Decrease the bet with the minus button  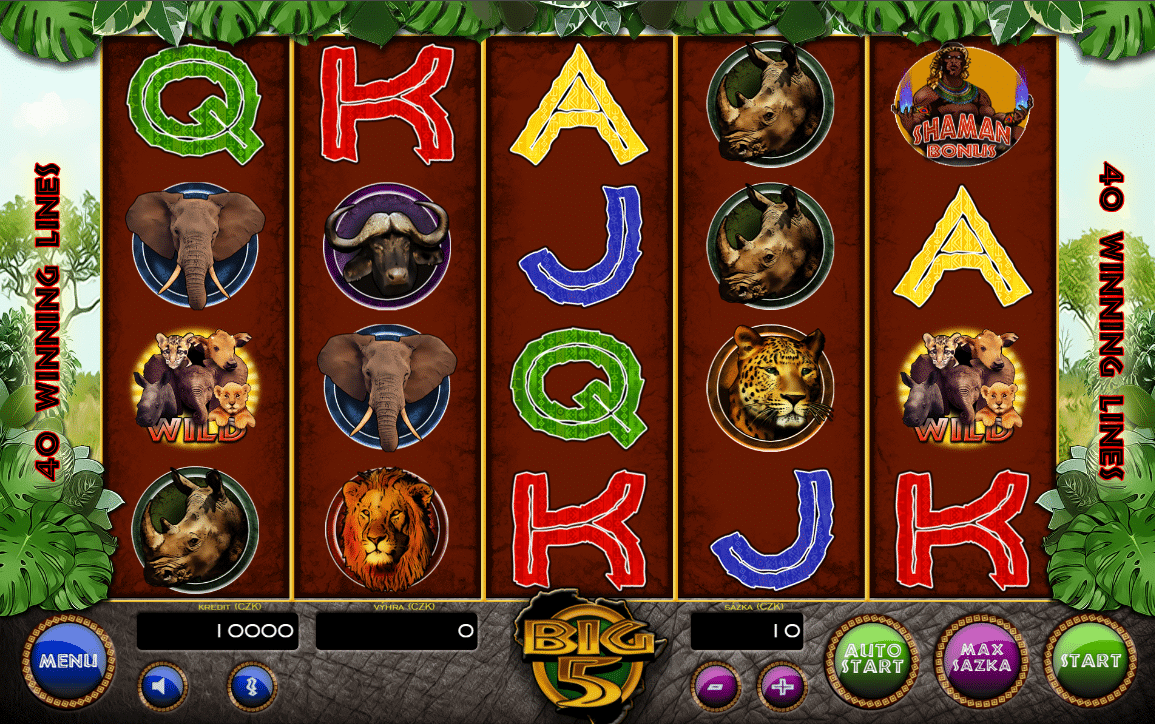[716, 687]
